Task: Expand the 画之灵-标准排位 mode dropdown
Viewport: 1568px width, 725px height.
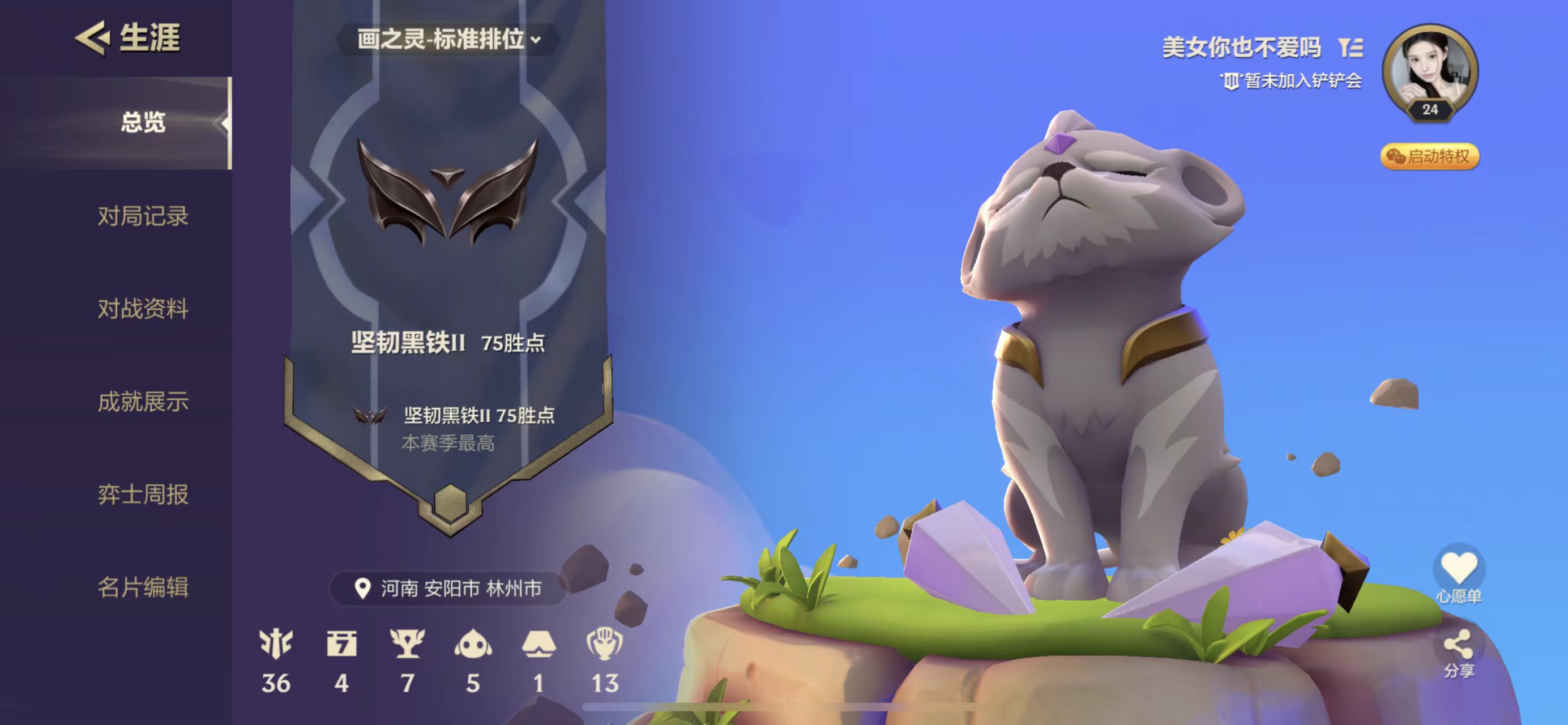Action: 448,40
